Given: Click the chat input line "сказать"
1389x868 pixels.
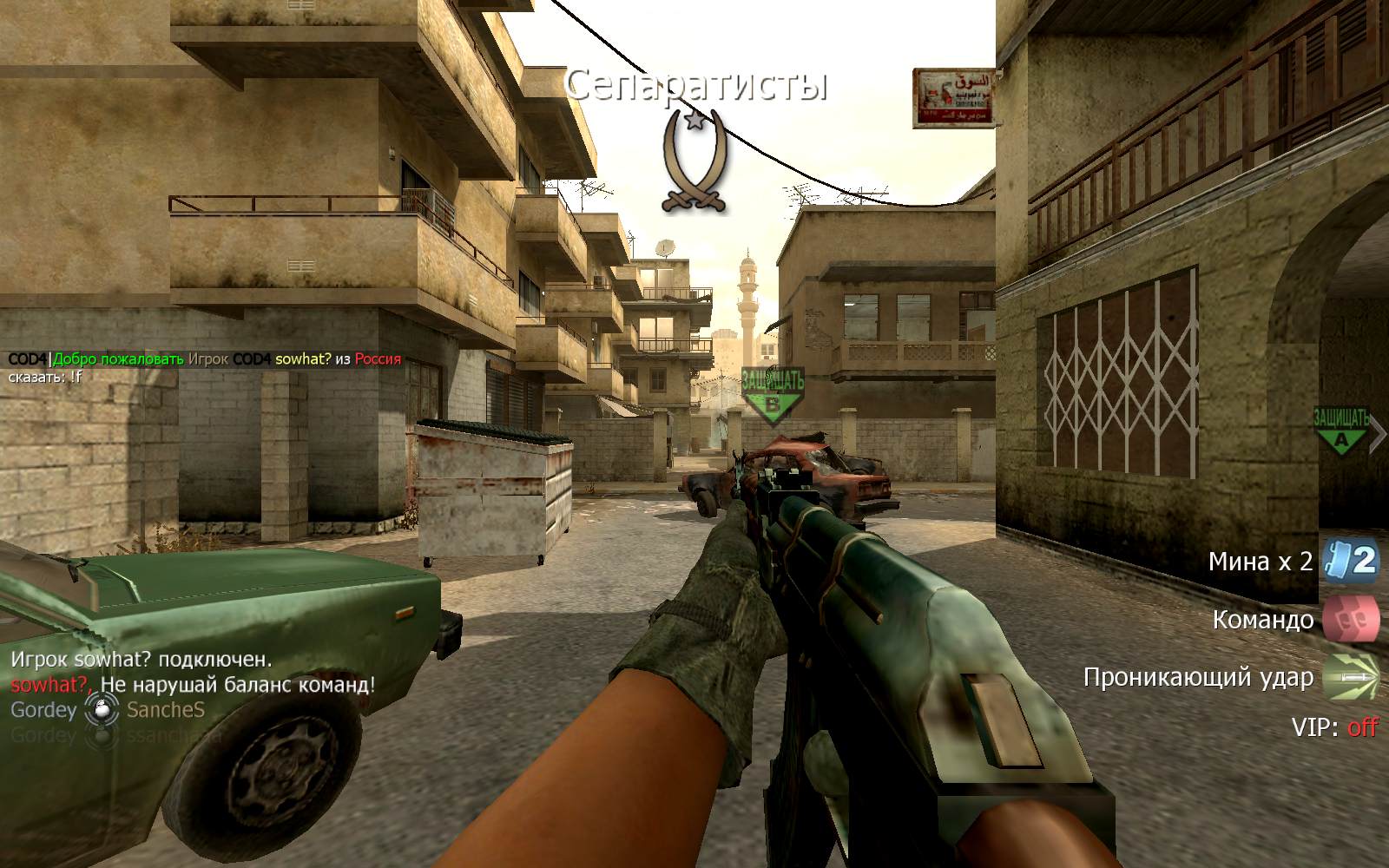Looking at the screenshot, I should (45, 377).
